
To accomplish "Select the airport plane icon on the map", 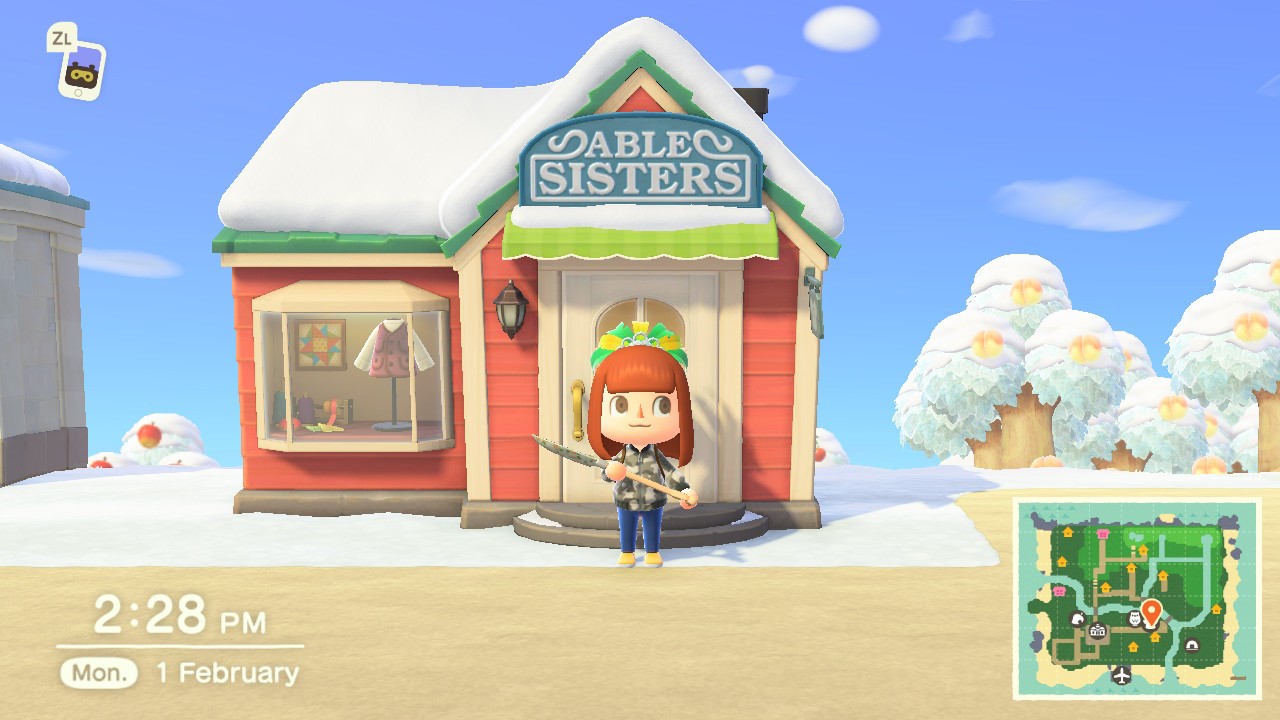I will point(1121,674).
